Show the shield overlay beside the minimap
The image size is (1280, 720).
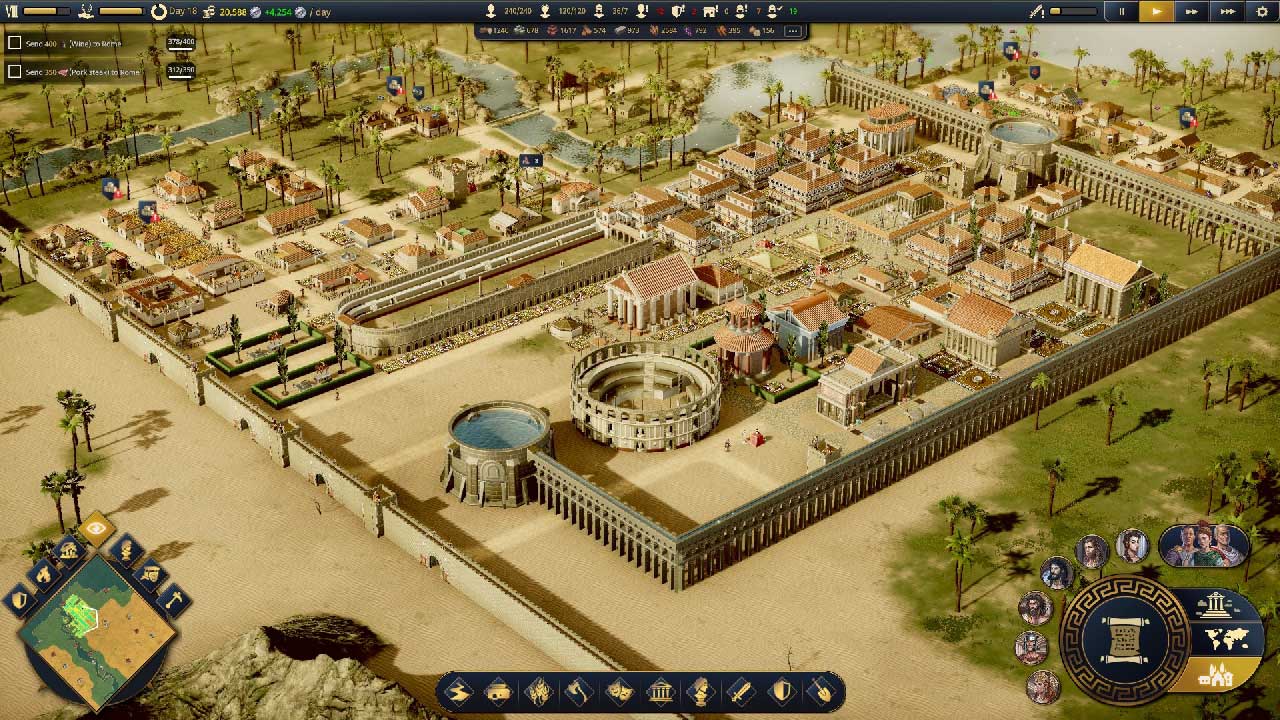tap(20, 600)
